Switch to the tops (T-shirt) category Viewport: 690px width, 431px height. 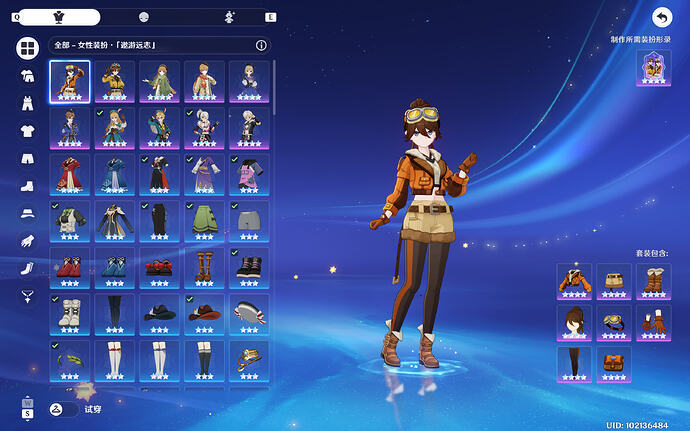[28, 130]
